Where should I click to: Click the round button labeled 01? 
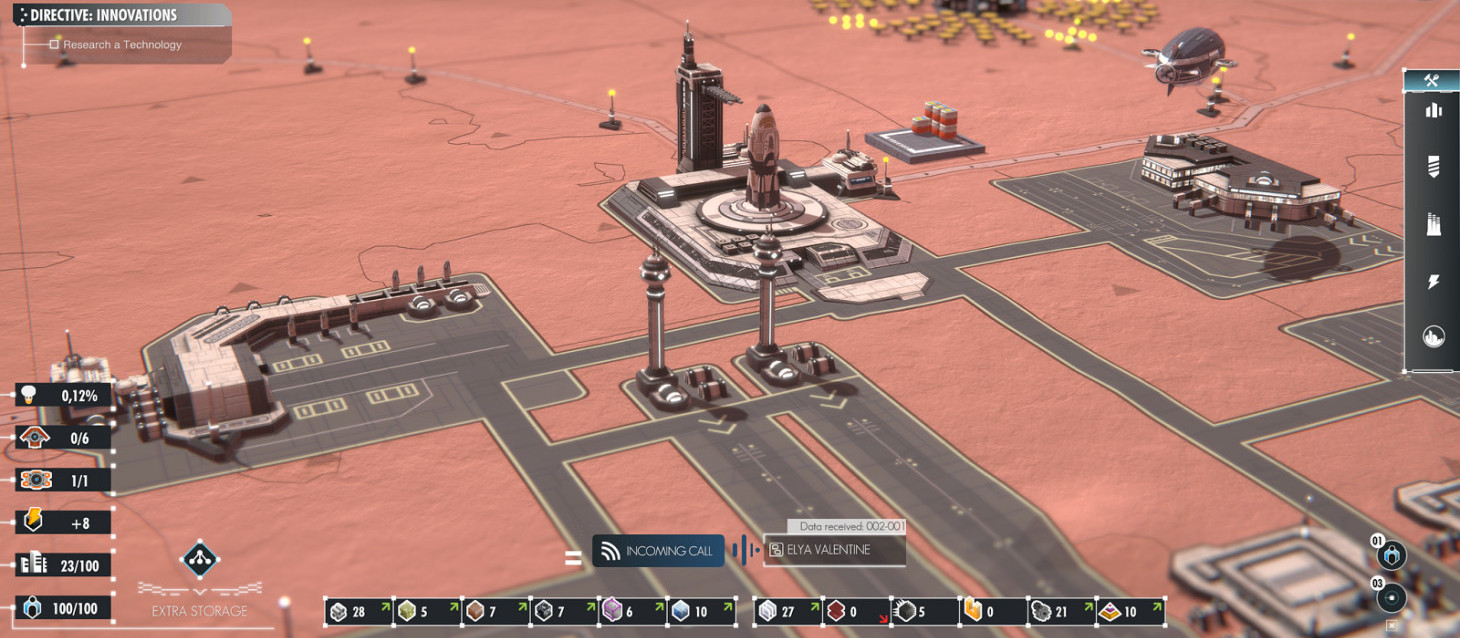tap(1392, 556)
